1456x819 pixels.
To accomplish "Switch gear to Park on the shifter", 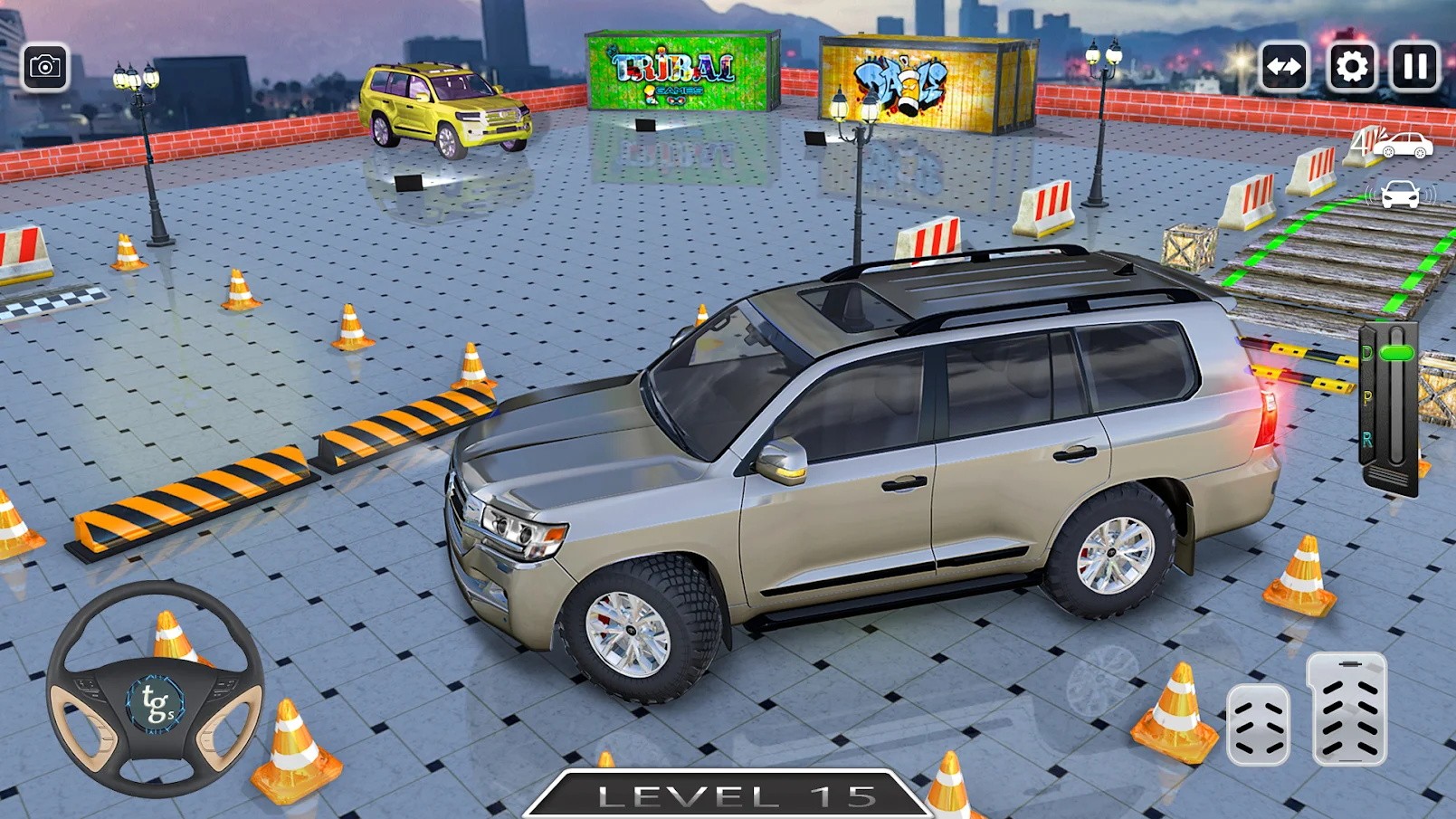I will [1367, 395].
